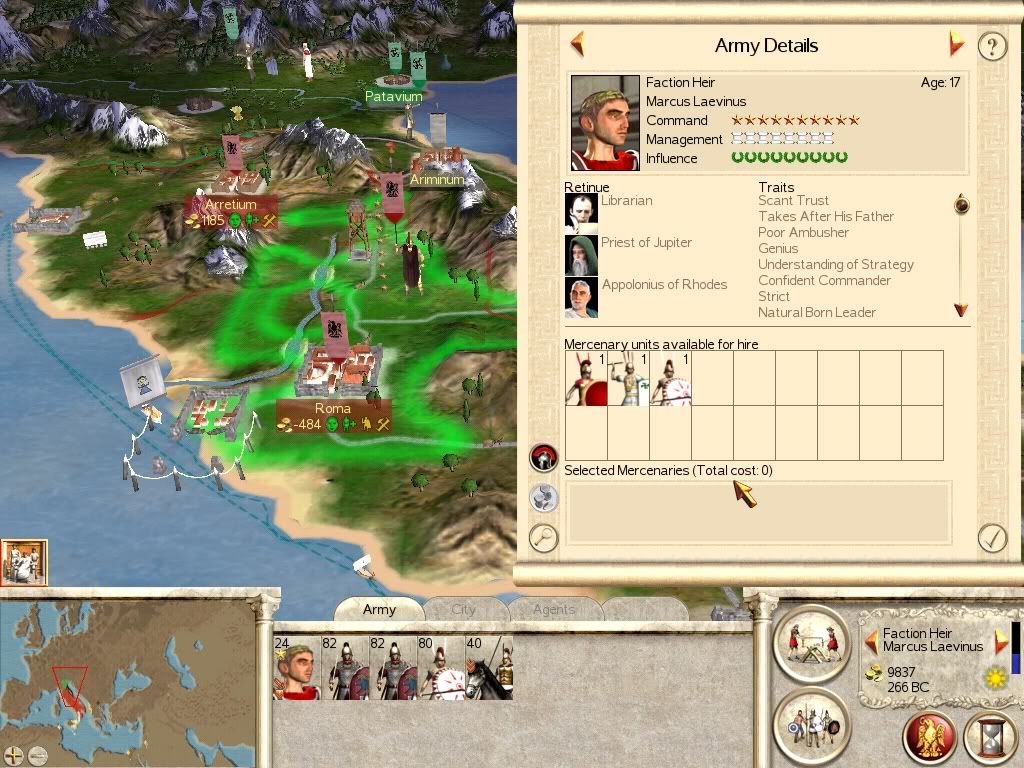Select the red-shield hoplite mercenary unit
1024x768 pixels.
pos(586,379)
